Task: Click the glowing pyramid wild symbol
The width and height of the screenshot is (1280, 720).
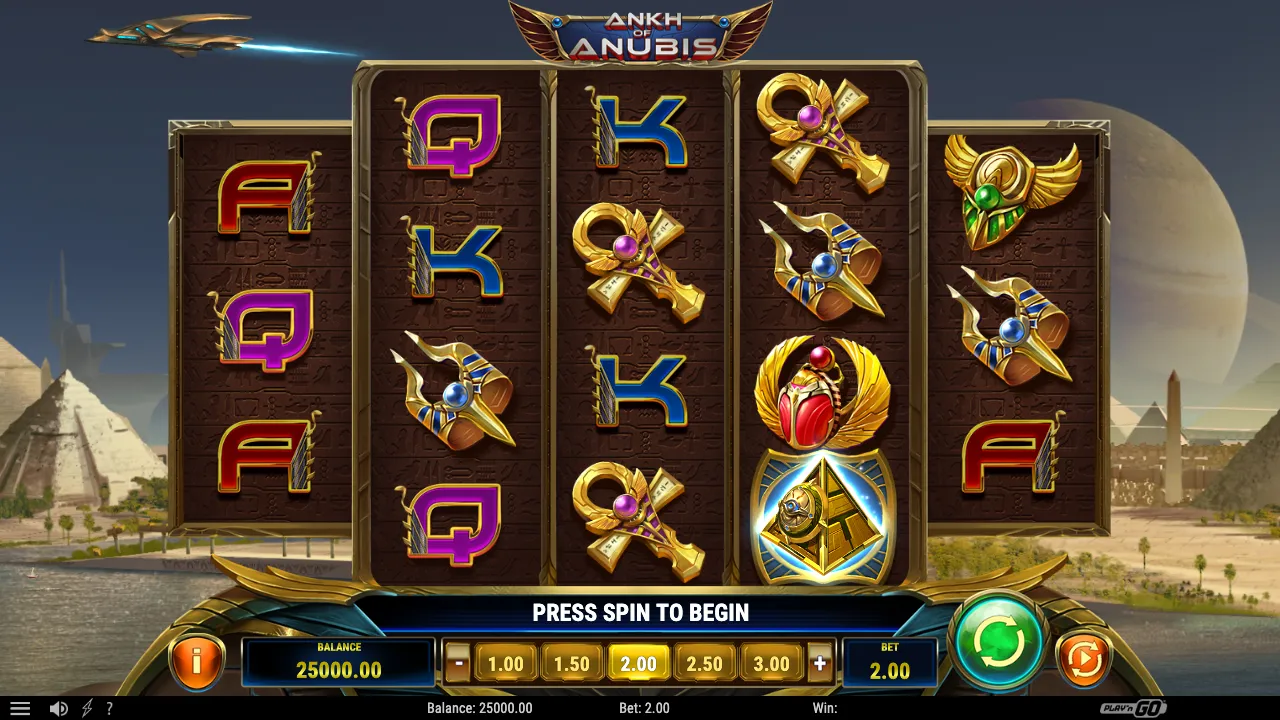Action: [x=822, y=515]
